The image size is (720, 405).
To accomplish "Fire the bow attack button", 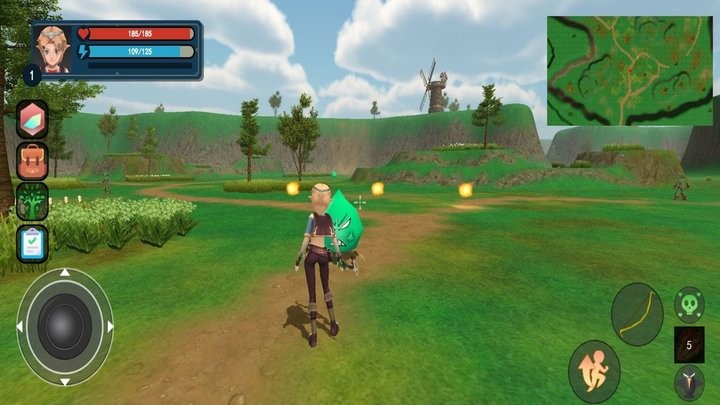I will 637,314.
